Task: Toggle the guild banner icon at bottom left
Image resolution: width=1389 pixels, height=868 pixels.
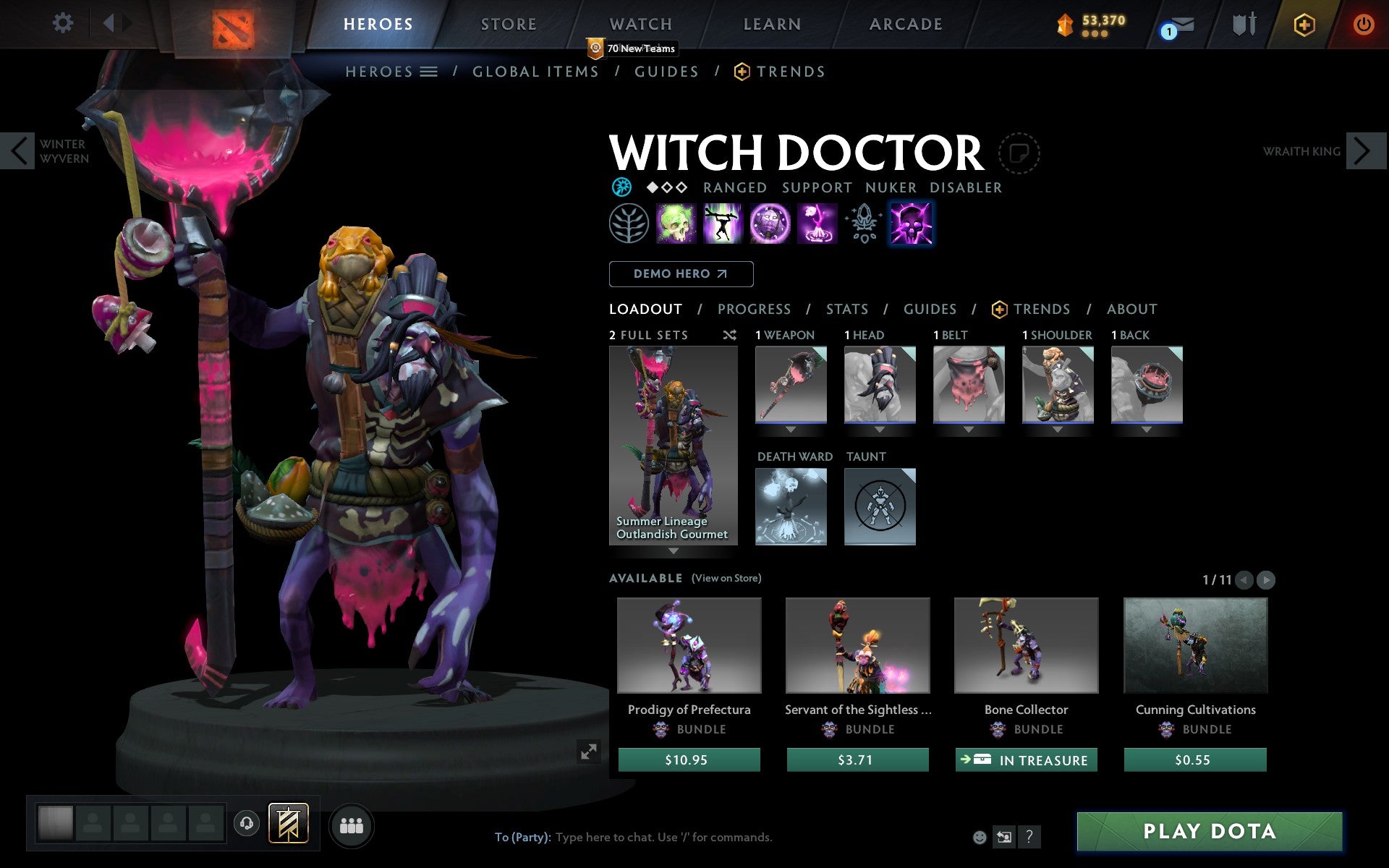Action: 288,825
